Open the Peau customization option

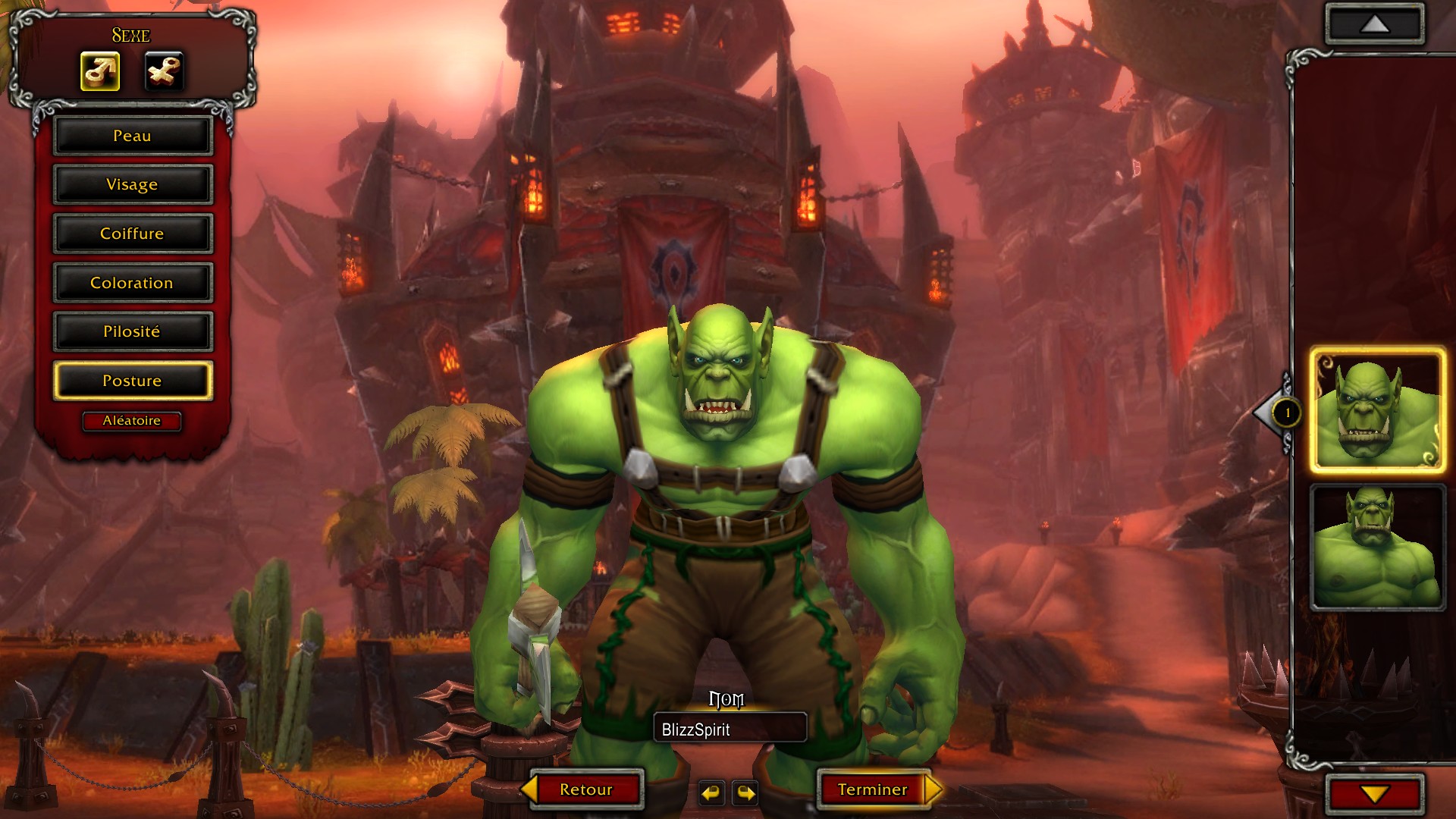tap(133, 136)
